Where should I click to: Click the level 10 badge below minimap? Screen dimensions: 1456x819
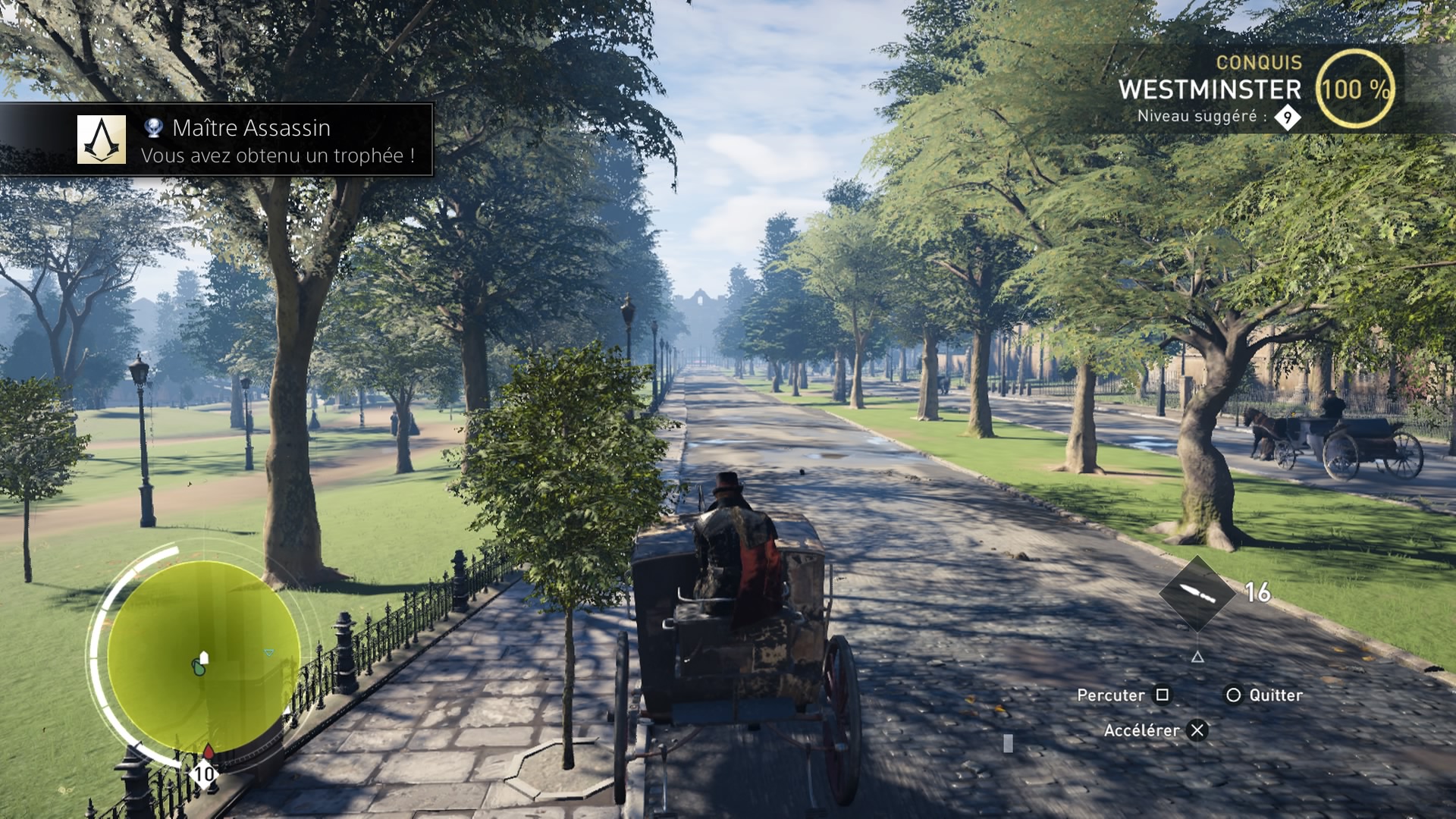coord(204,774)
